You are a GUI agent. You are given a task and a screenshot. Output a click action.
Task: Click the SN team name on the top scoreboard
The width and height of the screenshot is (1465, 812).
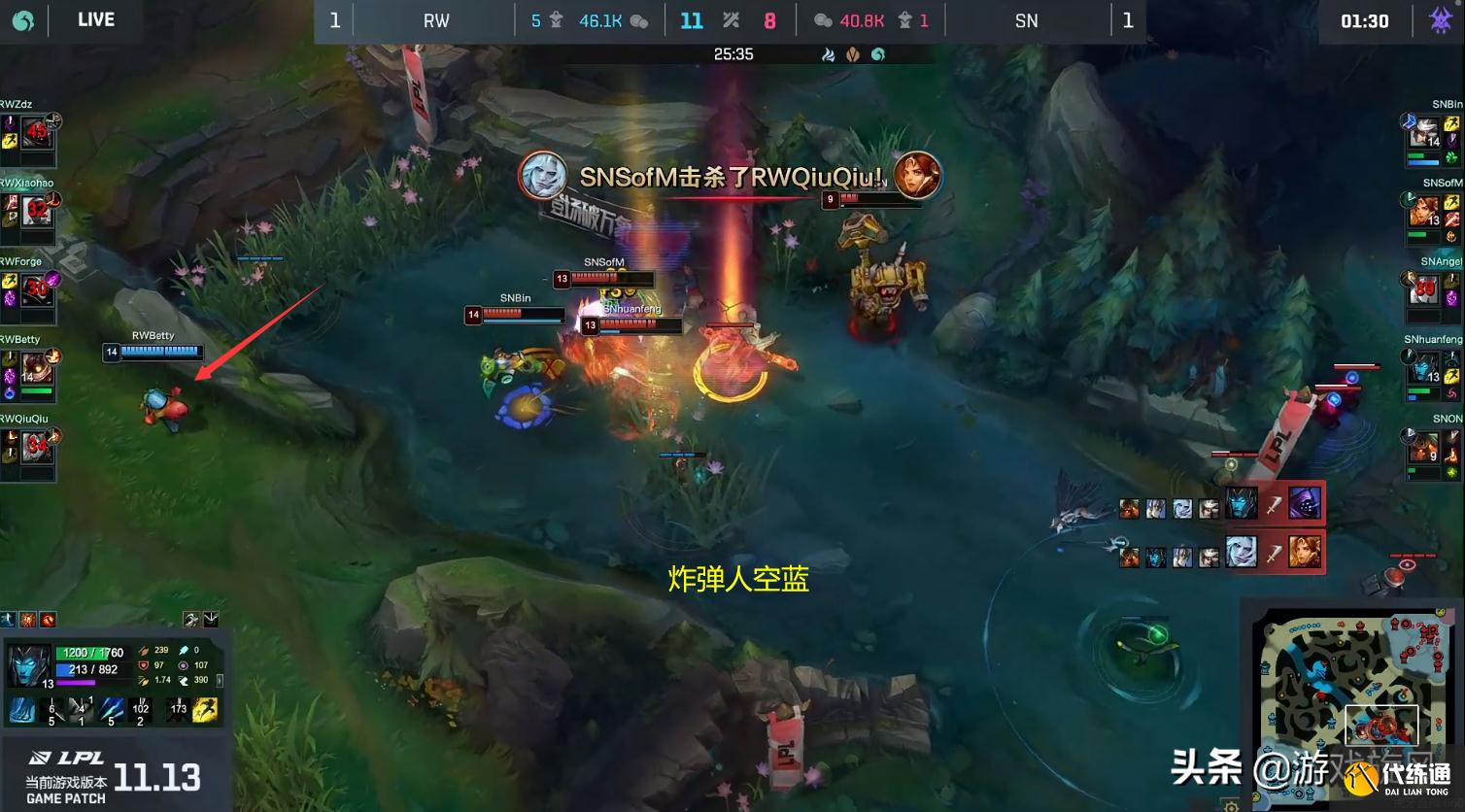(x=1026, y=19)
